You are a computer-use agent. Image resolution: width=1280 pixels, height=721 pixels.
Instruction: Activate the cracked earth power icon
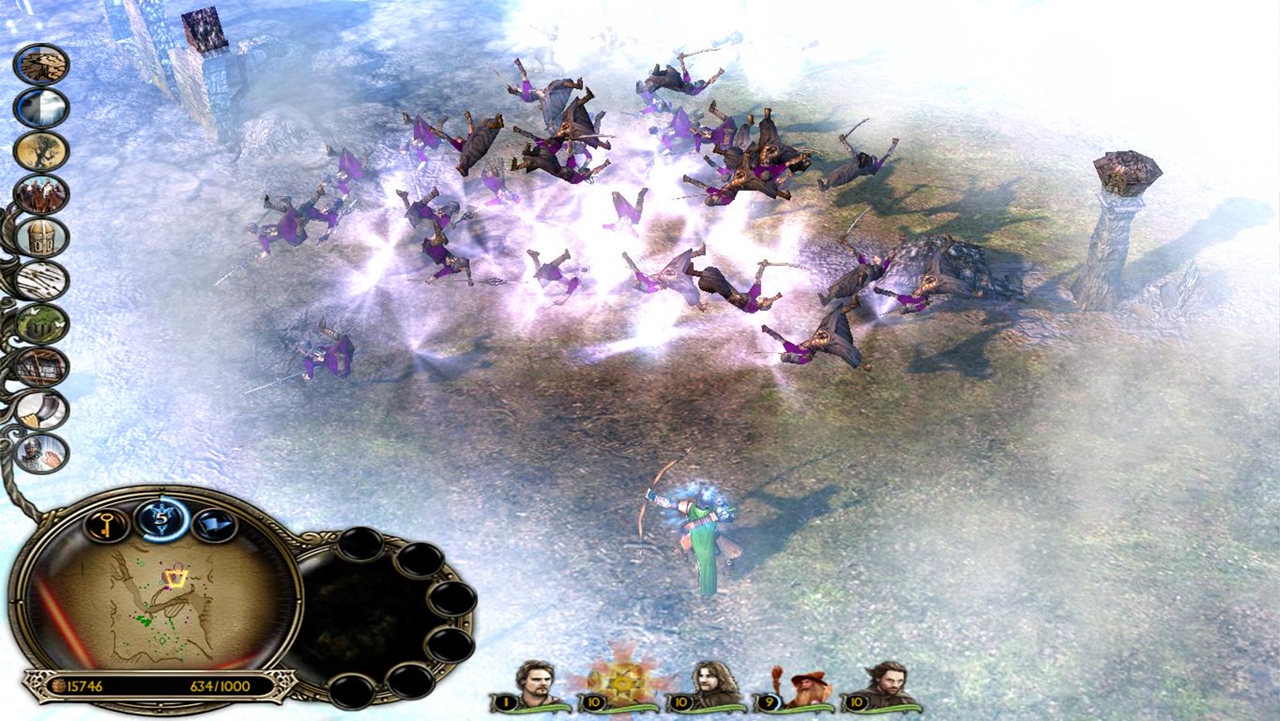(41, 64)
